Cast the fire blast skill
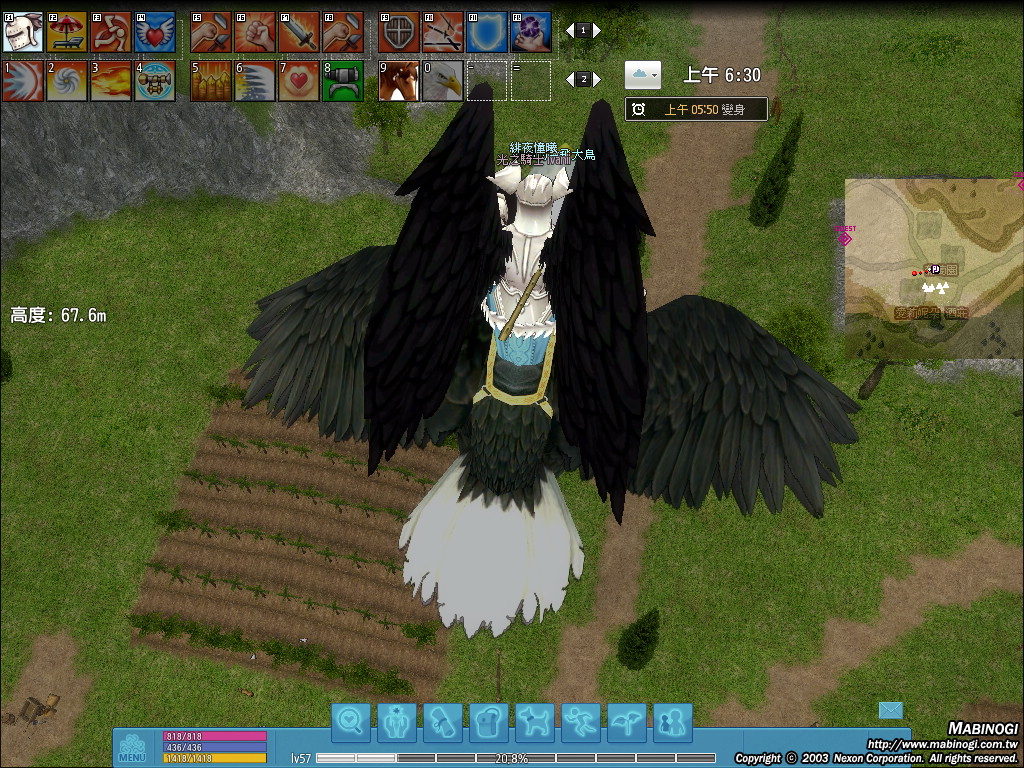Screen dimensions: 1024x768 pyautogui.click(x=110, y=81)
